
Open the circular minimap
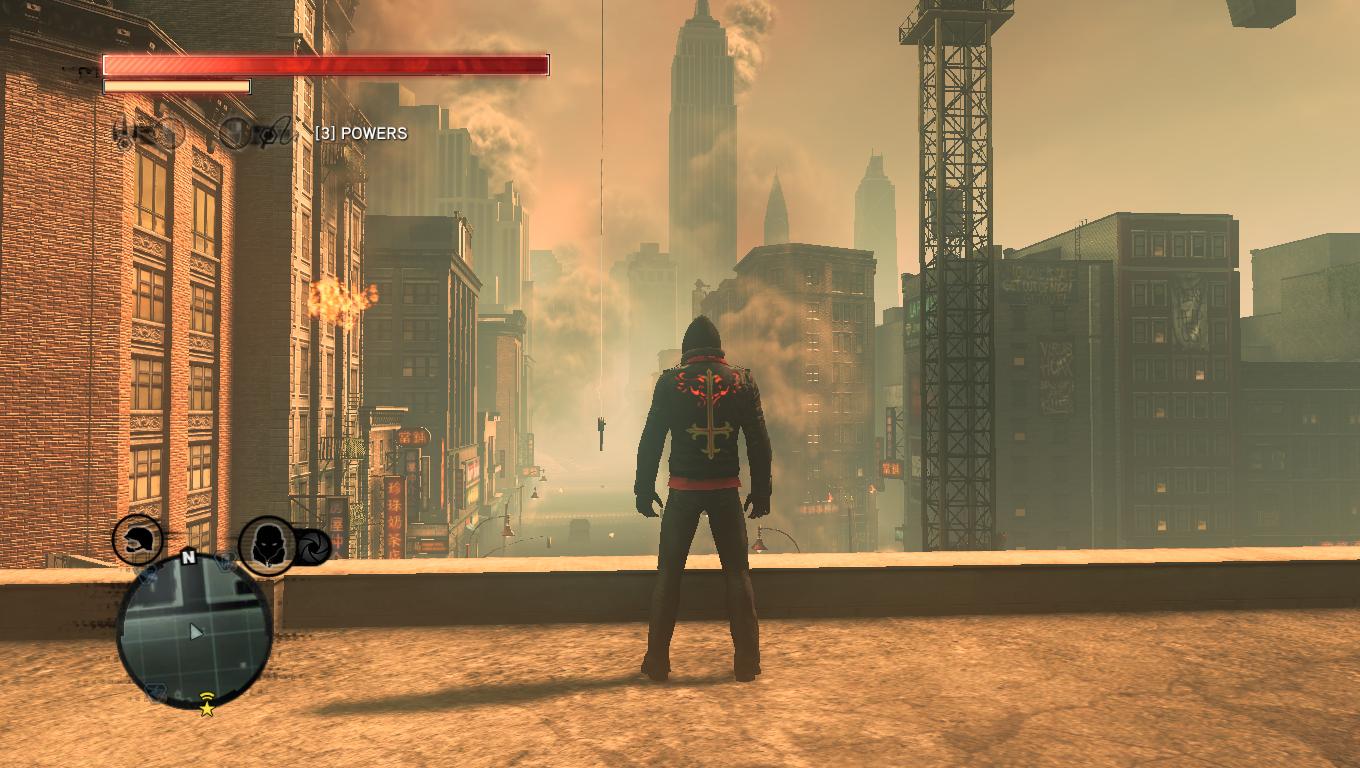(195, 631)
